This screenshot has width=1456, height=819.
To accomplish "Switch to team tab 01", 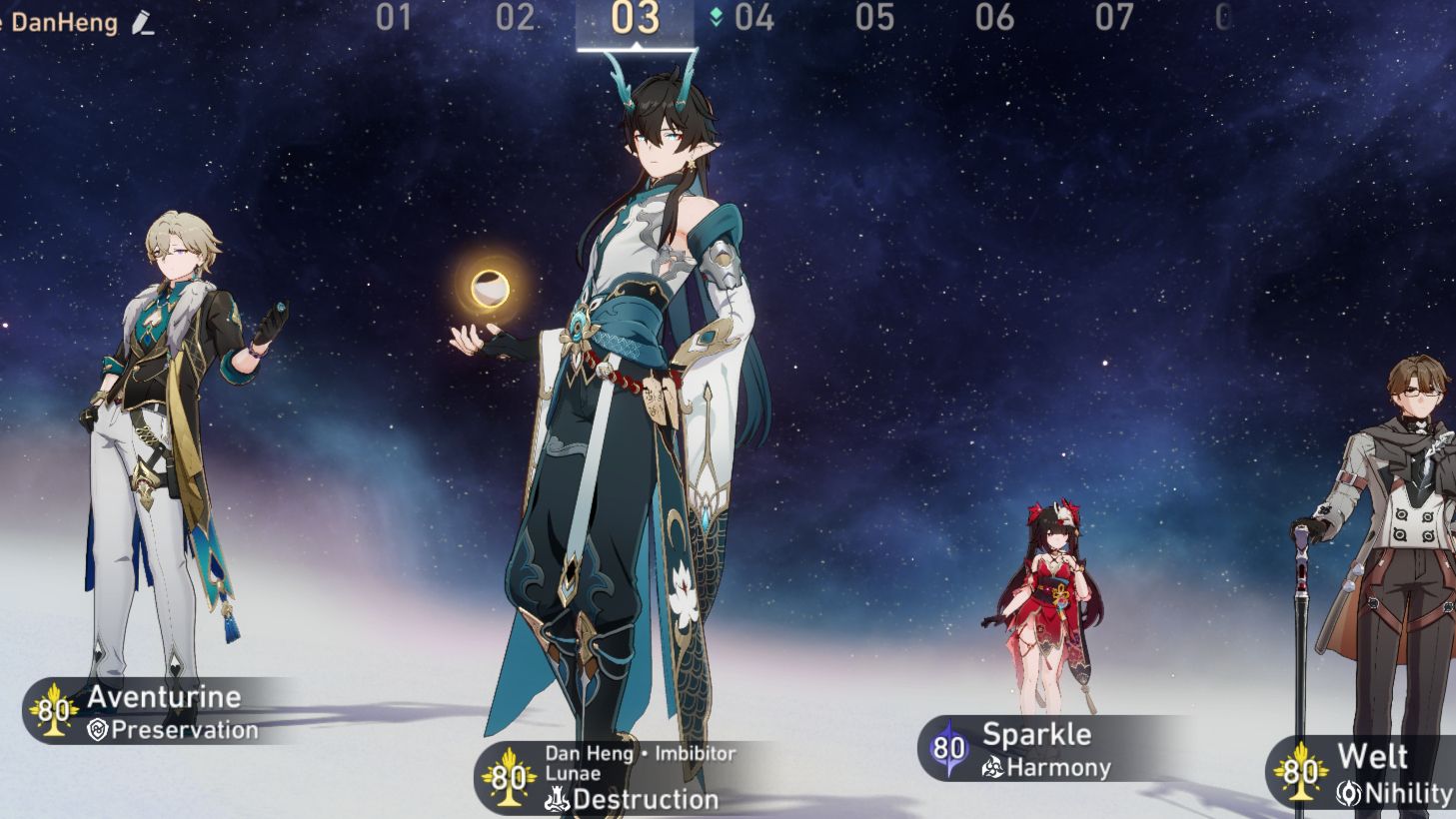I will coord(395,16).
